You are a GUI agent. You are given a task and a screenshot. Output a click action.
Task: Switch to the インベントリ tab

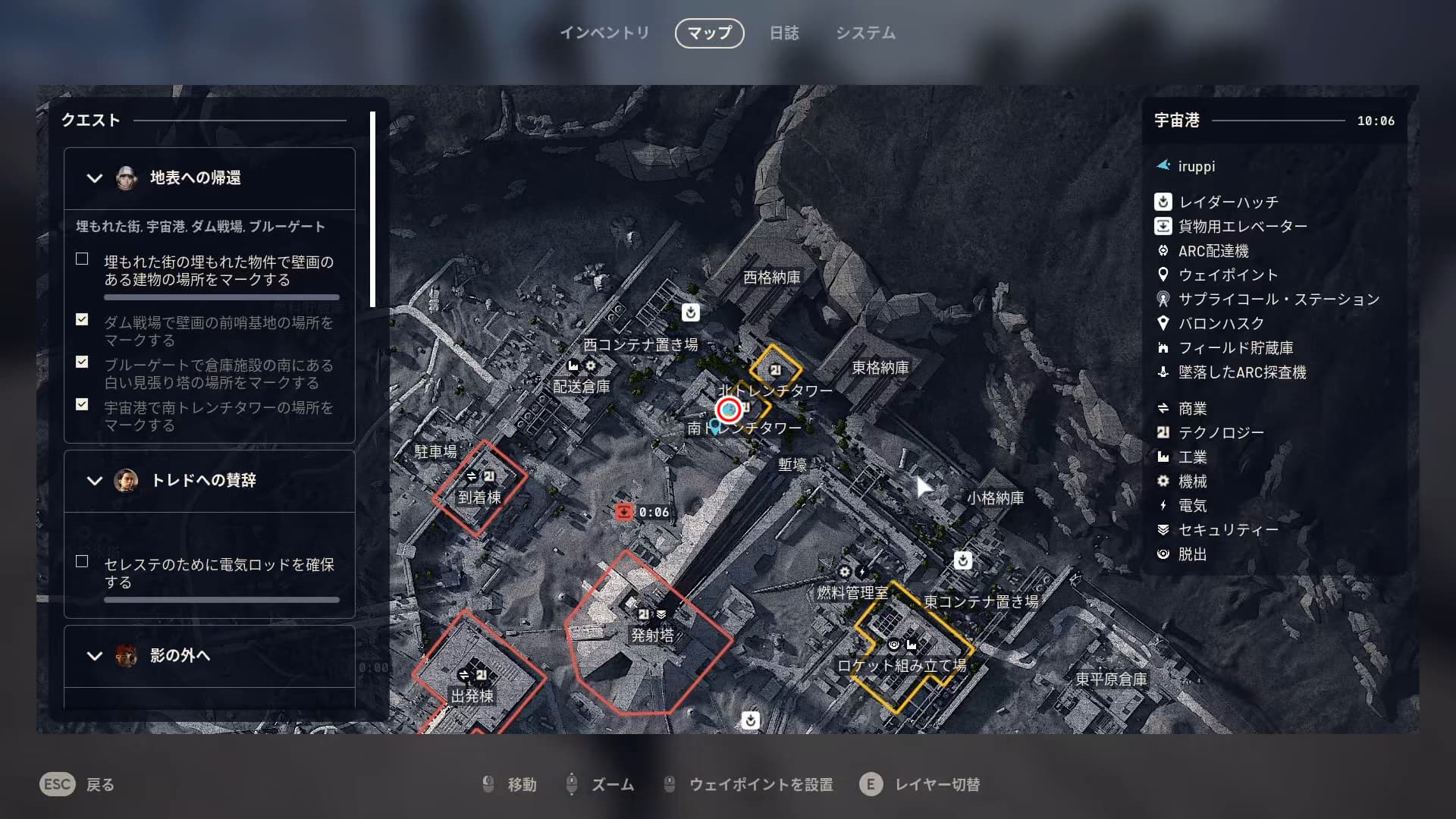tap(604, 33)
